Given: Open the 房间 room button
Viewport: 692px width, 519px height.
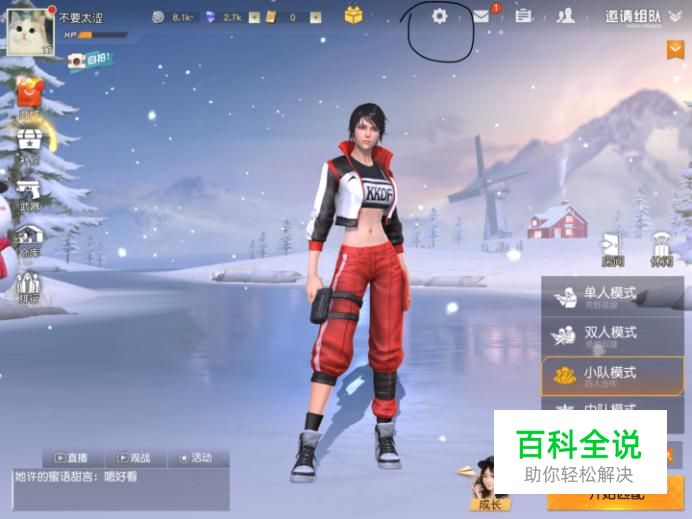Looking at the screenshot, I should [612, 250].
